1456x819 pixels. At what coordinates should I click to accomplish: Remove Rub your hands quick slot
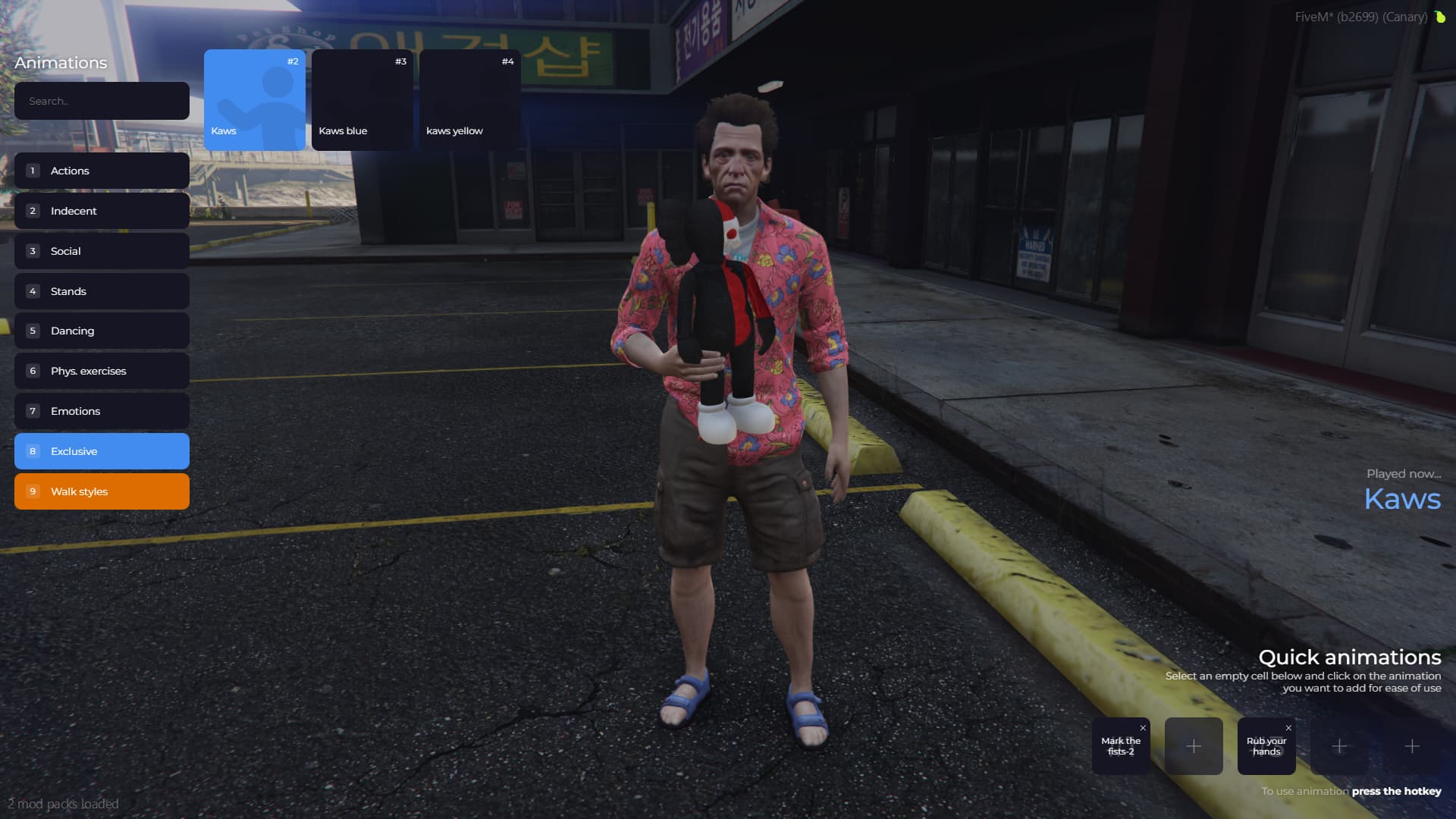(x=1288, y=728)
